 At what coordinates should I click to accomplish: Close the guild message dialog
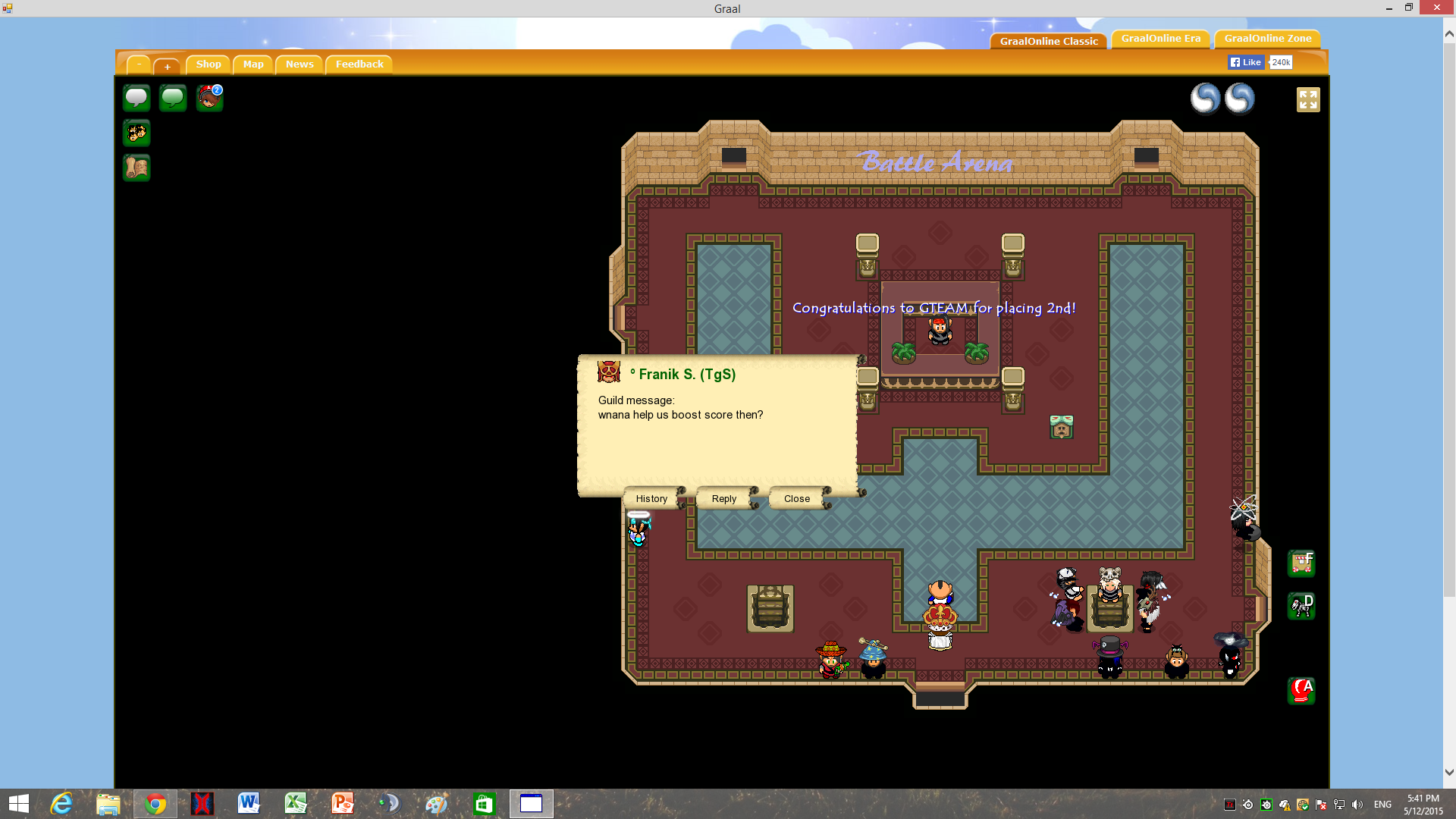coord(796,498)
